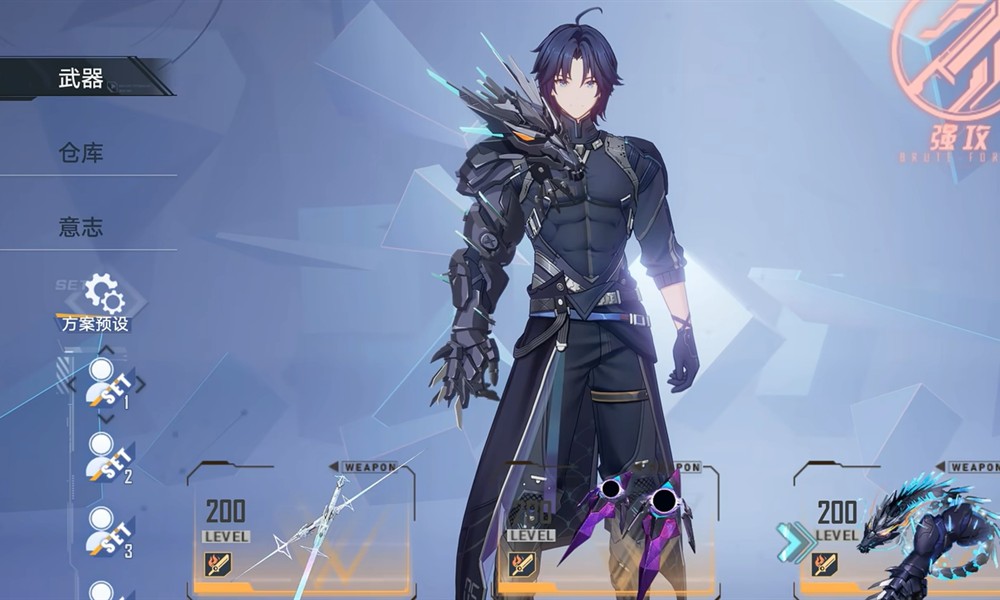
Task: Open the 仓库 storage tab
Action: coord(82,153)
